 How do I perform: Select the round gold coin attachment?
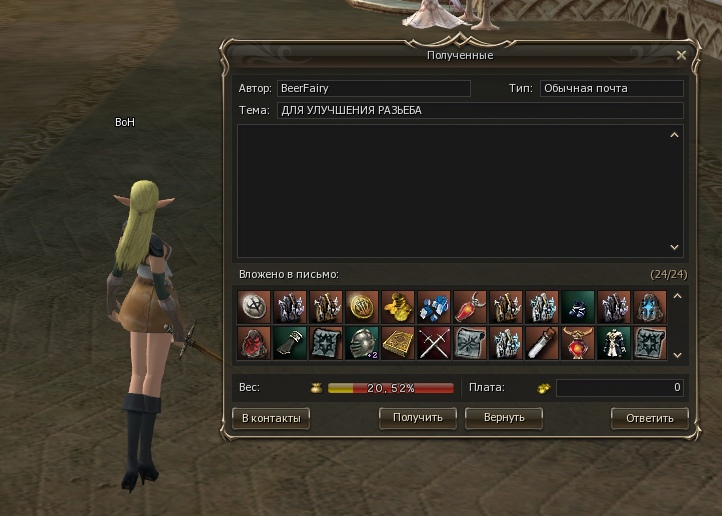362,306
